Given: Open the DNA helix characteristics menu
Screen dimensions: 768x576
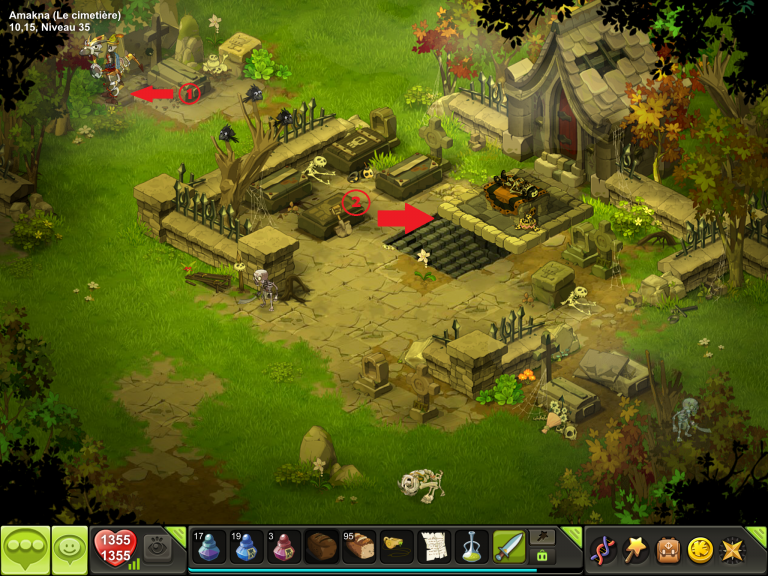Looking at the screenshot, I should (x=603, y=549).
